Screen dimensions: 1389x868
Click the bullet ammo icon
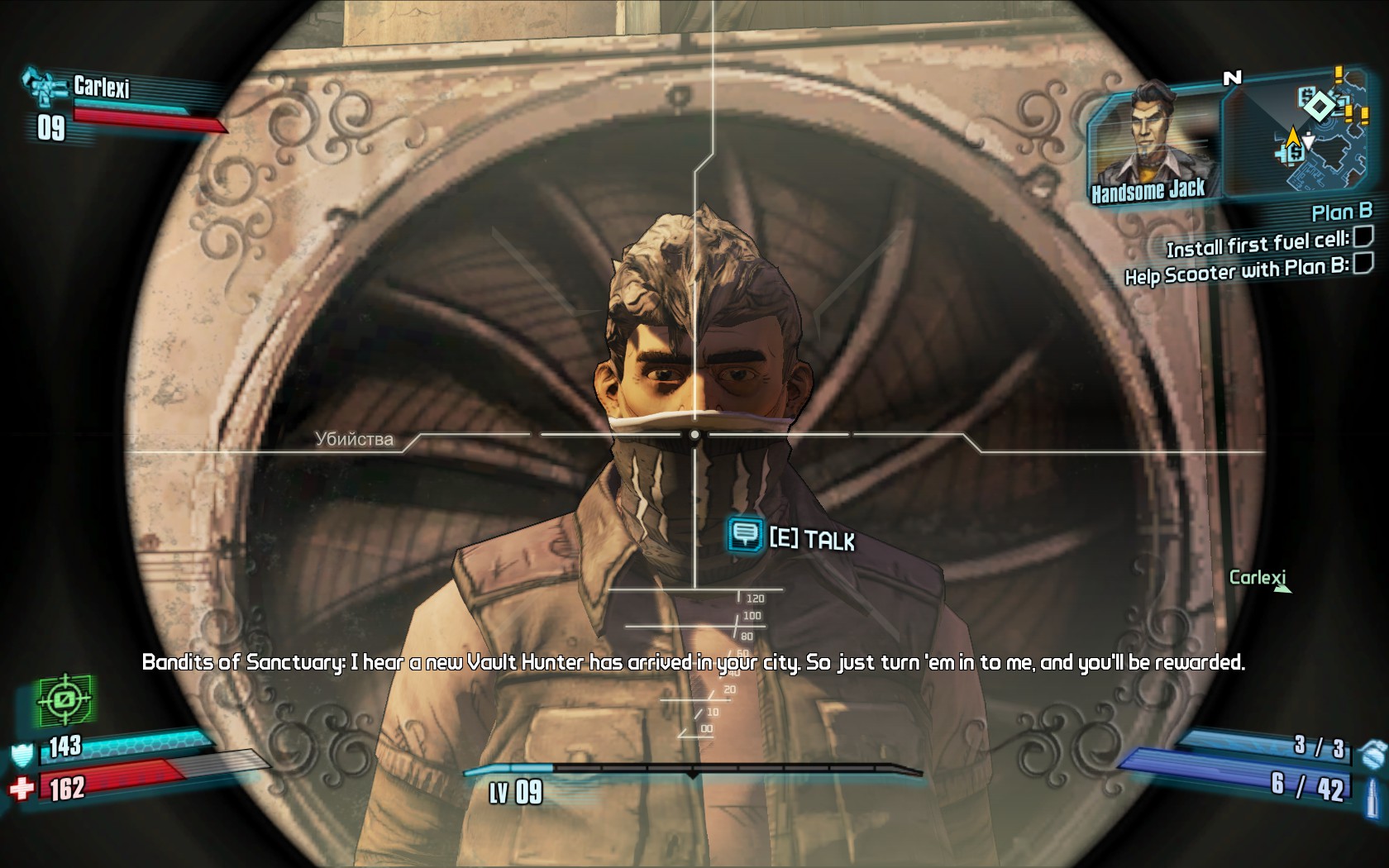pyautogui.click(x=1374, y=788)
